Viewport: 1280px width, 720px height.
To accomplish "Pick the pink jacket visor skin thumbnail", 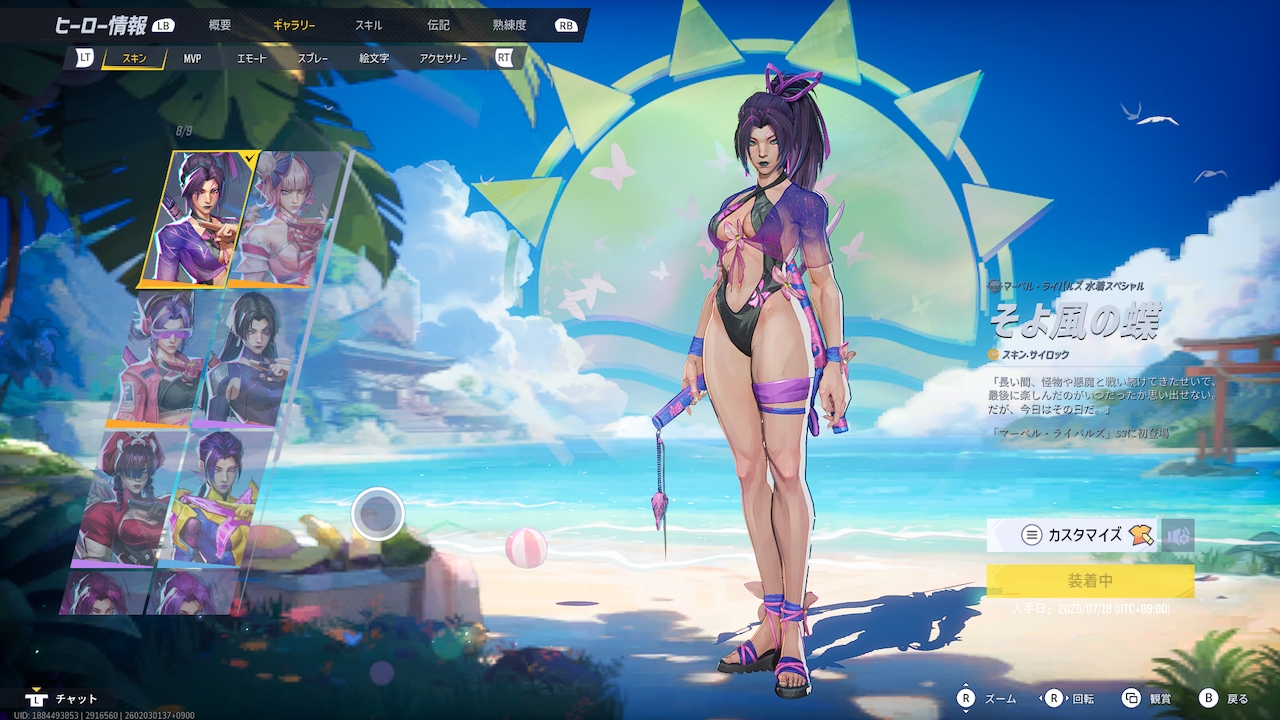I will click(160, 358).
